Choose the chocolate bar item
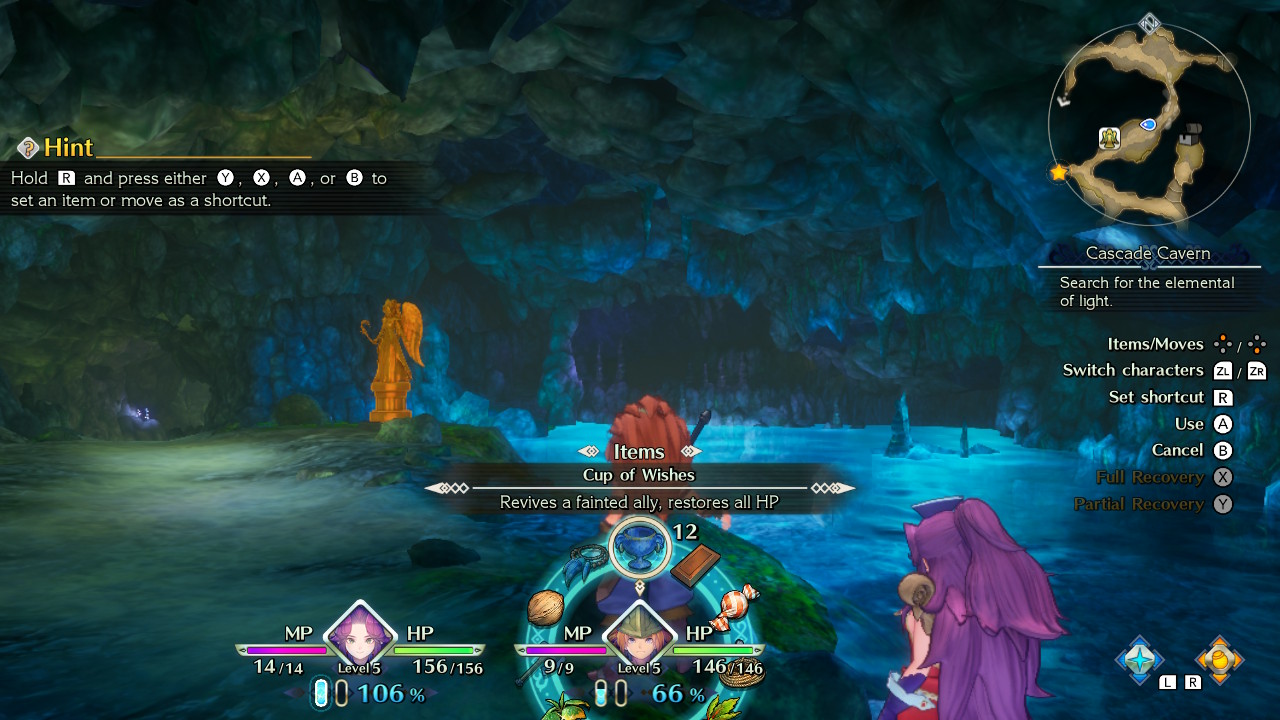Screen dimensions: 1280x720 pos(695,566)
